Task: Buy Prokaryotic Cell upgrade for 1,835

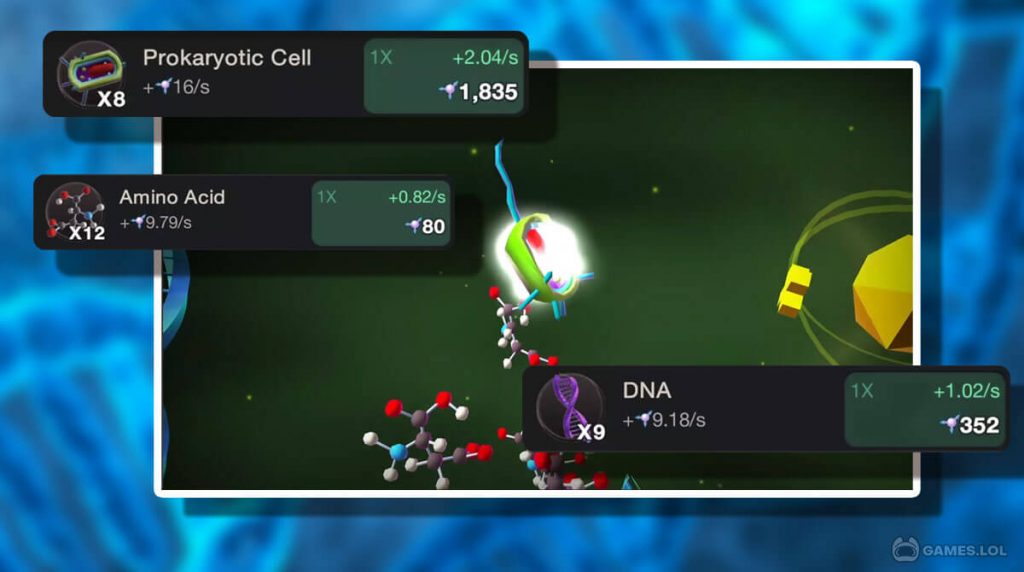Action: coord(444,76)
